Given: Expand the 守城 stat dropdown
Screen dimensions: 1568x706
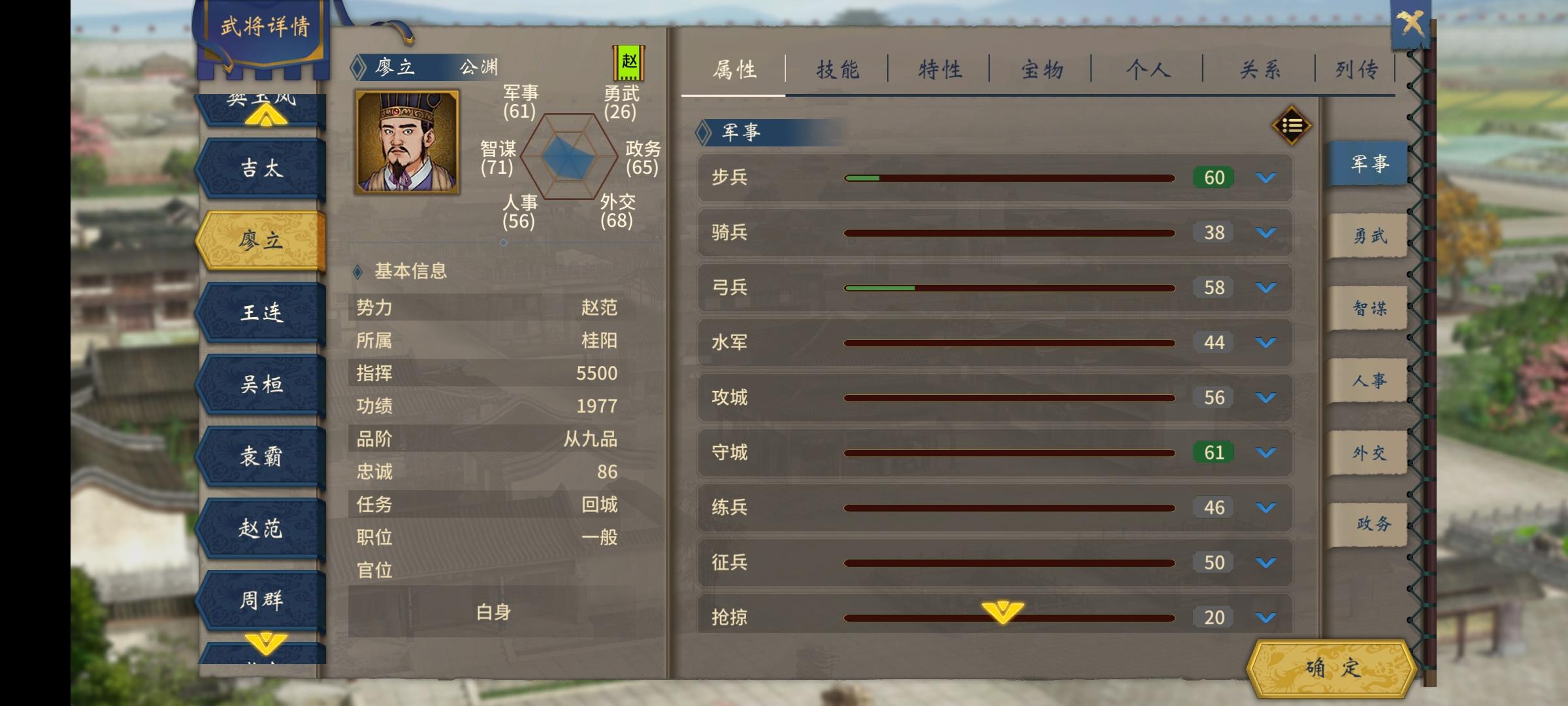Looking at the screenshot, I should point(1264,452).
